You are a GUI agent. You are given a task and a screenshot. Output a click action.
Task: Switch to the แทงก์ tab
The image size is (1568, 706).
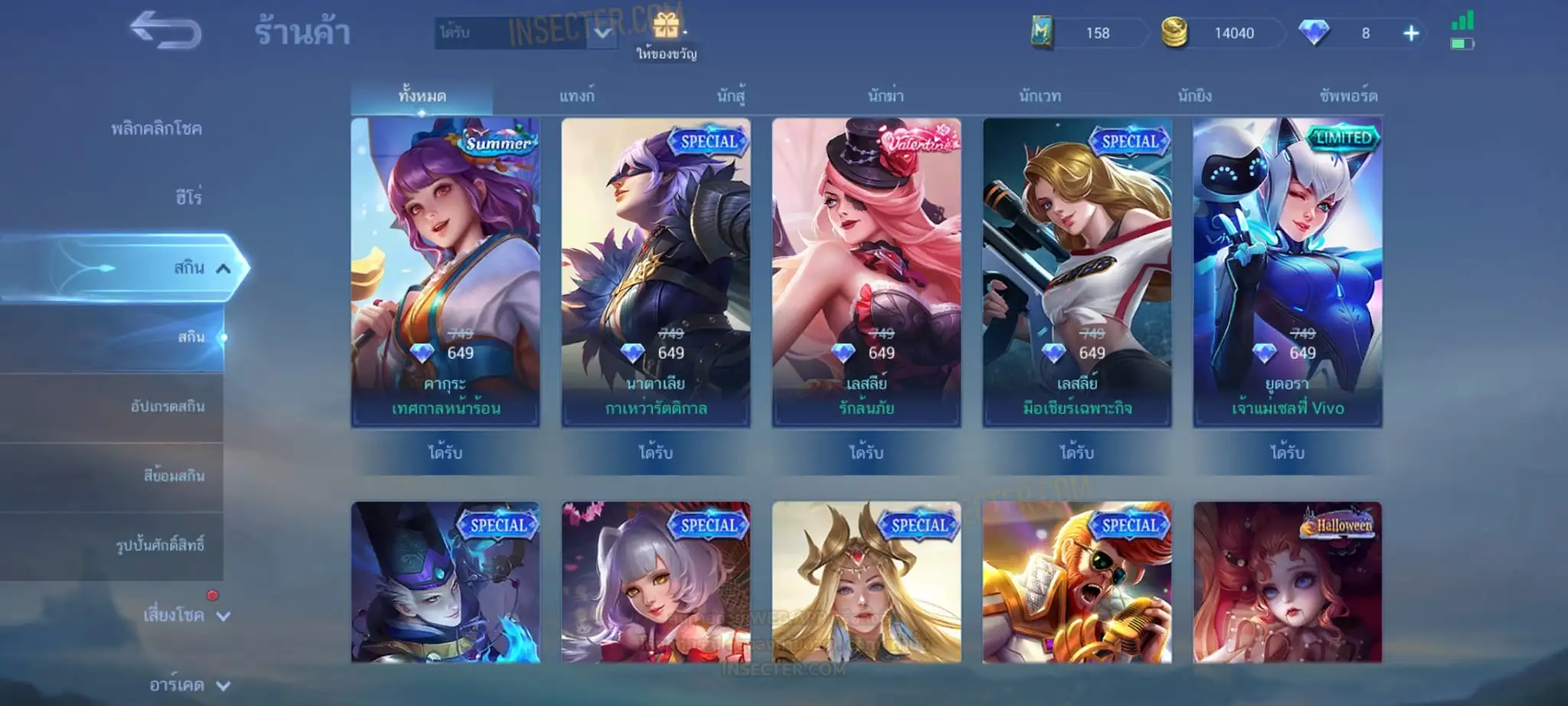577,96
